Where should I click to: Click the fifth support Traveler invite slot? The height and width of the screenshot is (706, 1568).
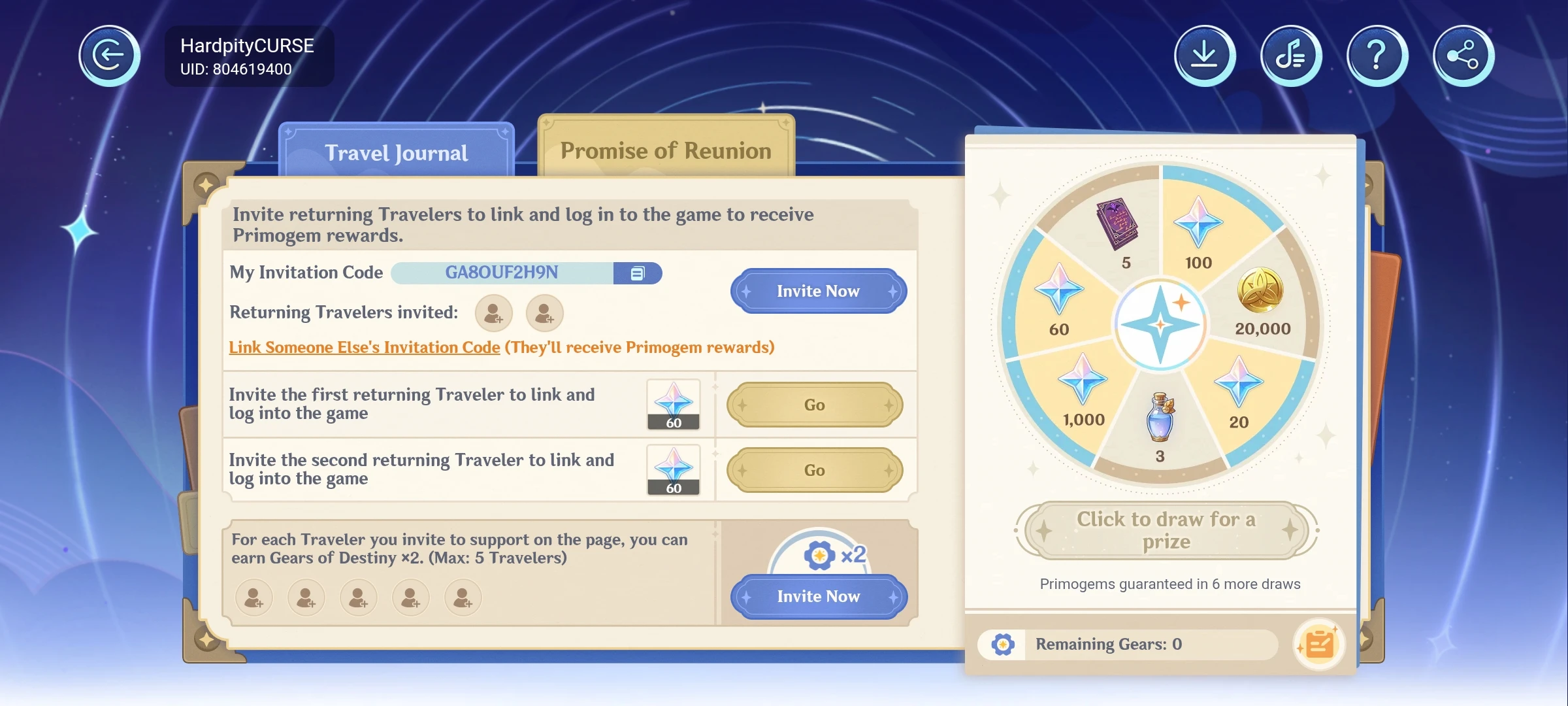click(463, 597)
